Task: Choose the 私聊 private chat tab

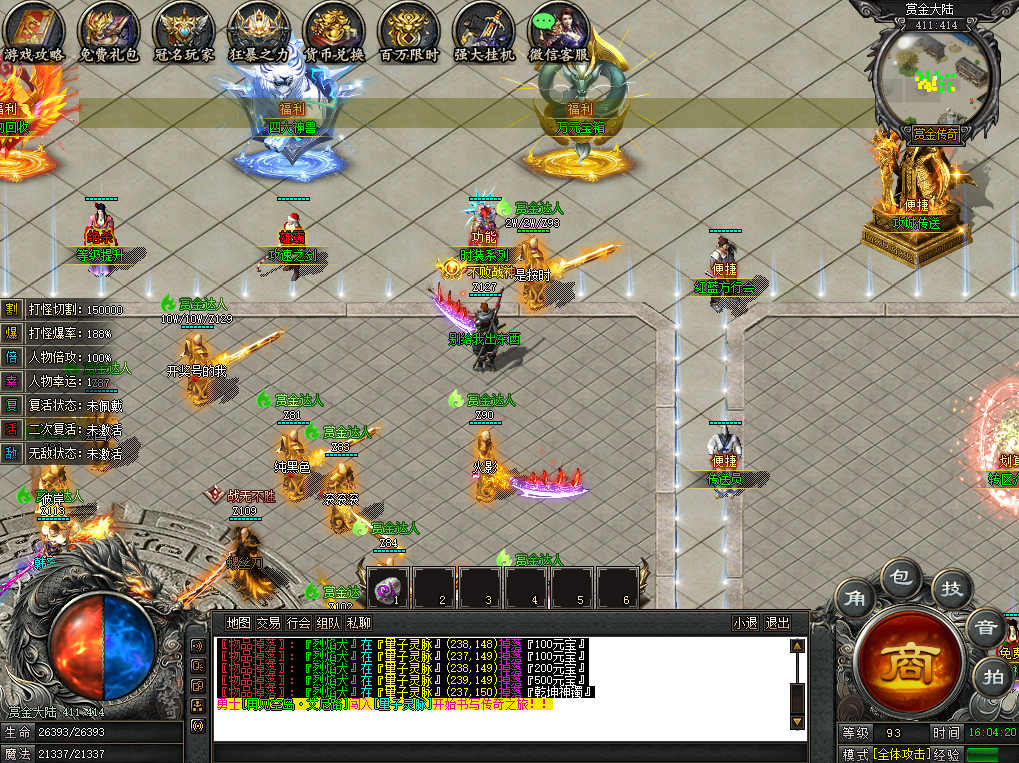Action: (358, 622)
